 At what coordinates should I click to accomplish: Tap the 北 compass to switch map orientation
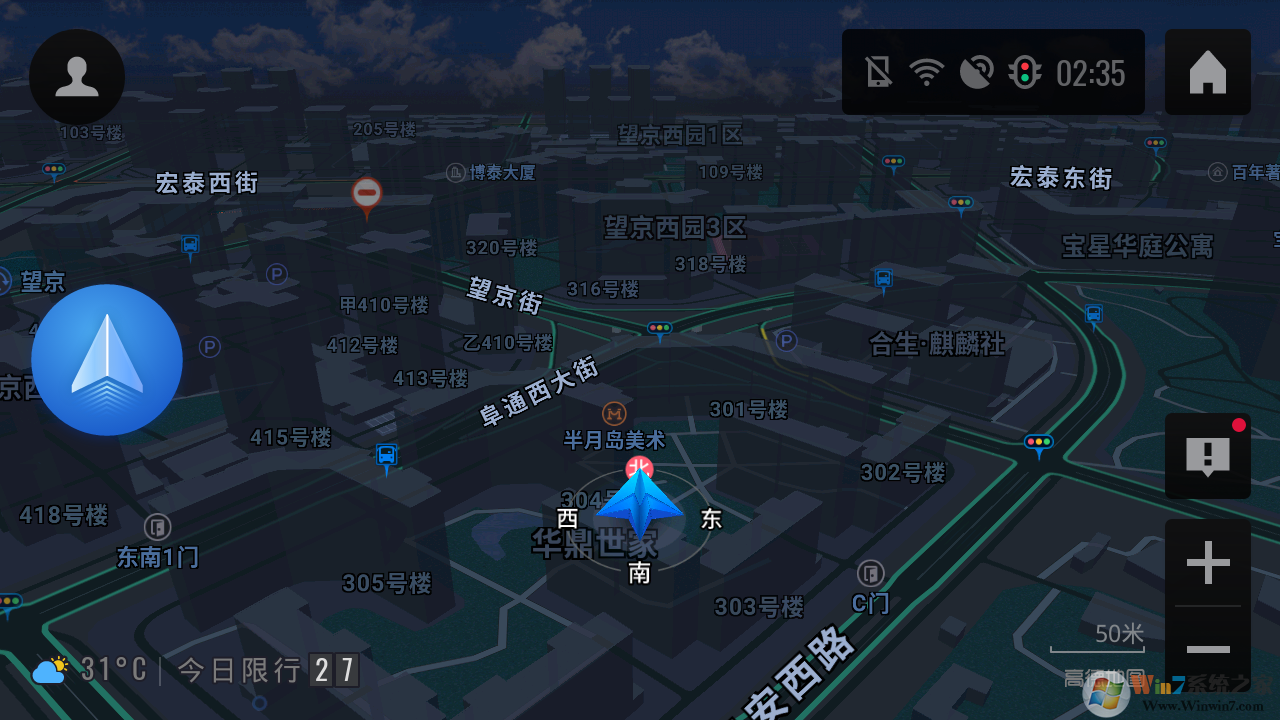[x=639, y=467]
